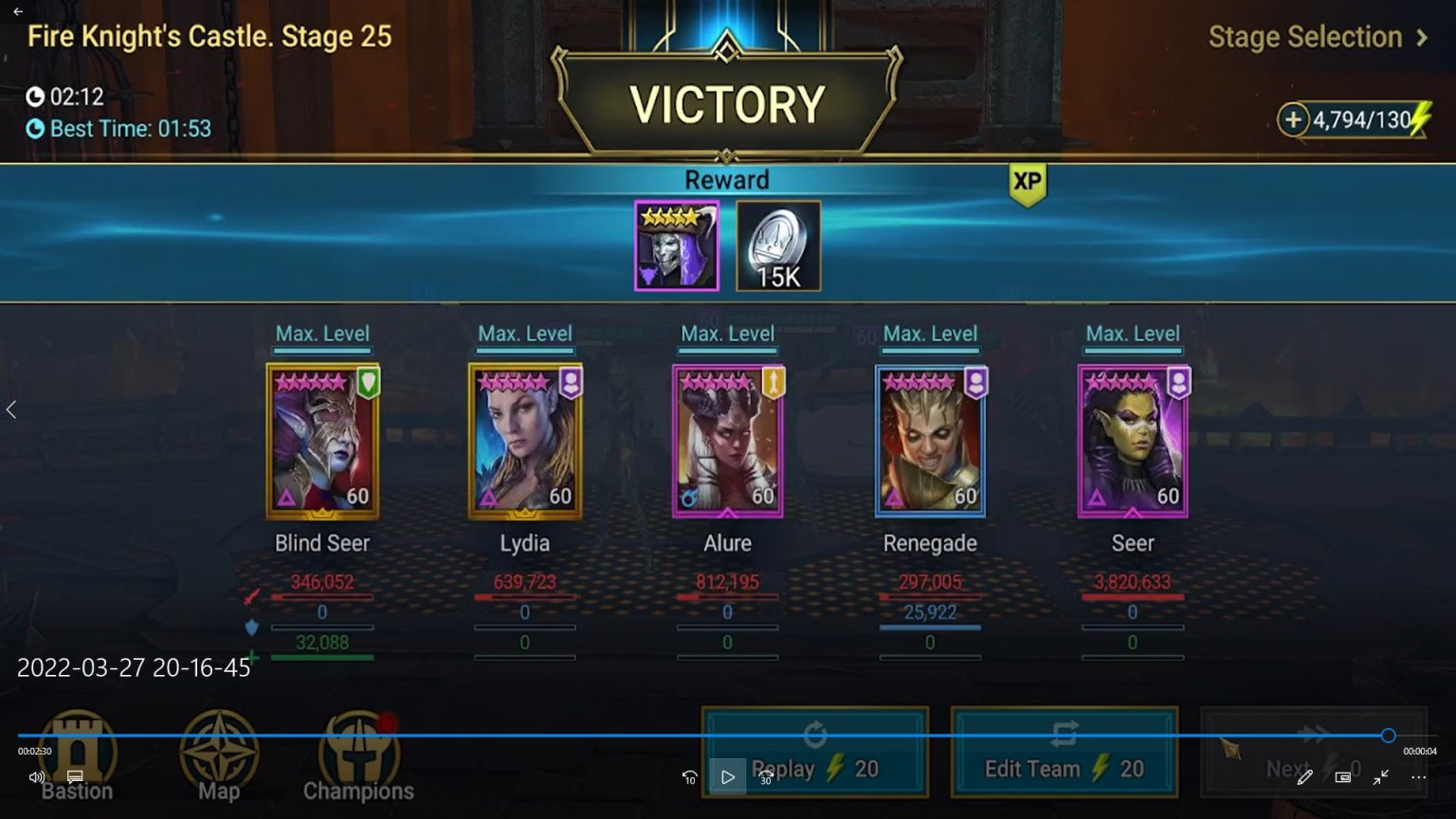Toggle mute on the speaker icon

(x=36, y=776)
